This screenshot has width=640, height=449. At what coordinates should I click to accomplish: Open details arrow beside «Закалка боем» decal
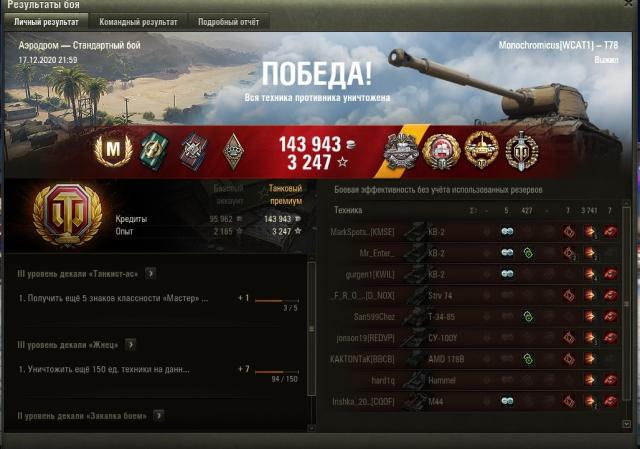tap(158, 415)
